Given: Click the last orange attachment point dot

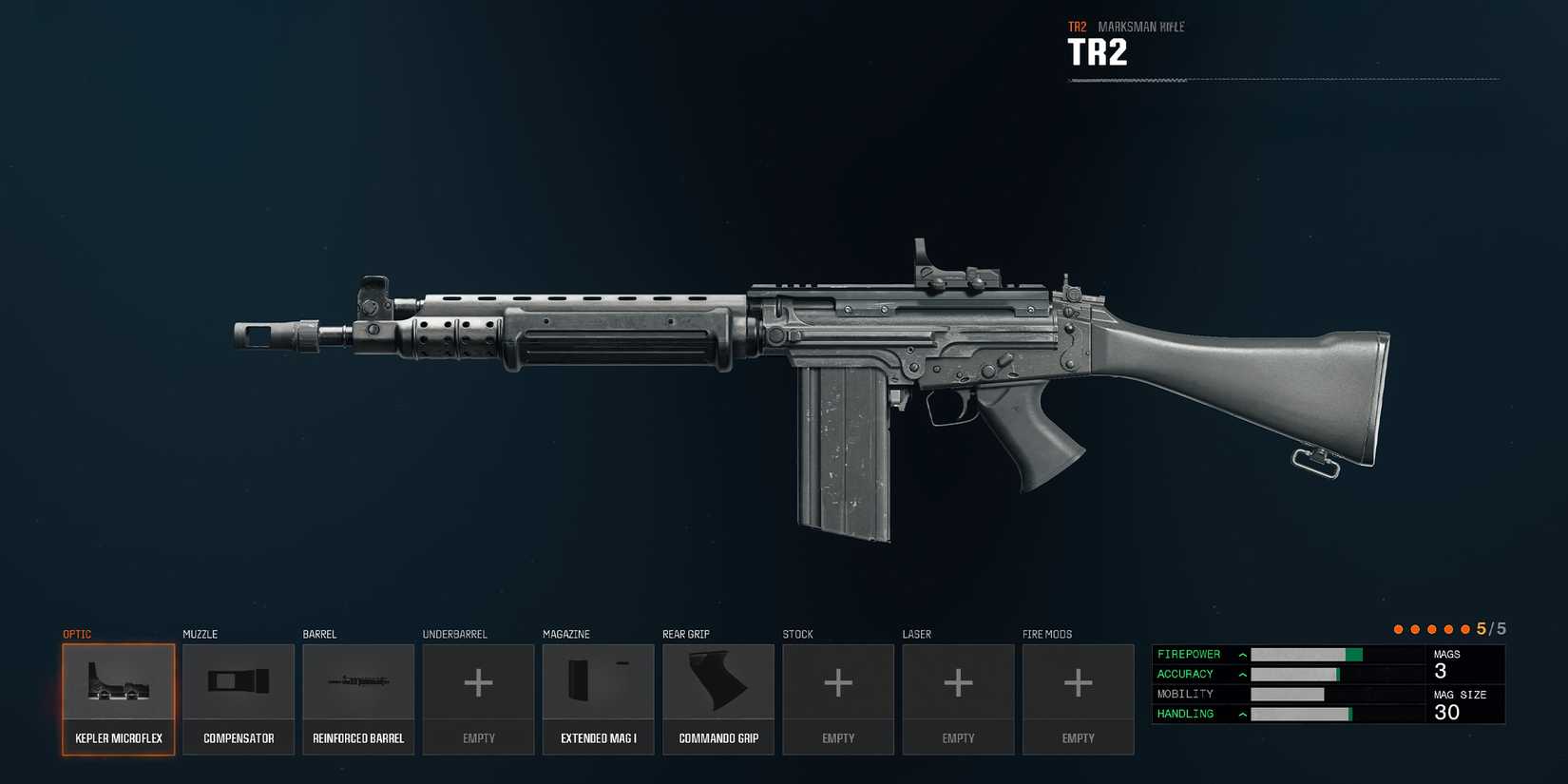Looking at the screenshot, I should click(x=1466, y=628).
